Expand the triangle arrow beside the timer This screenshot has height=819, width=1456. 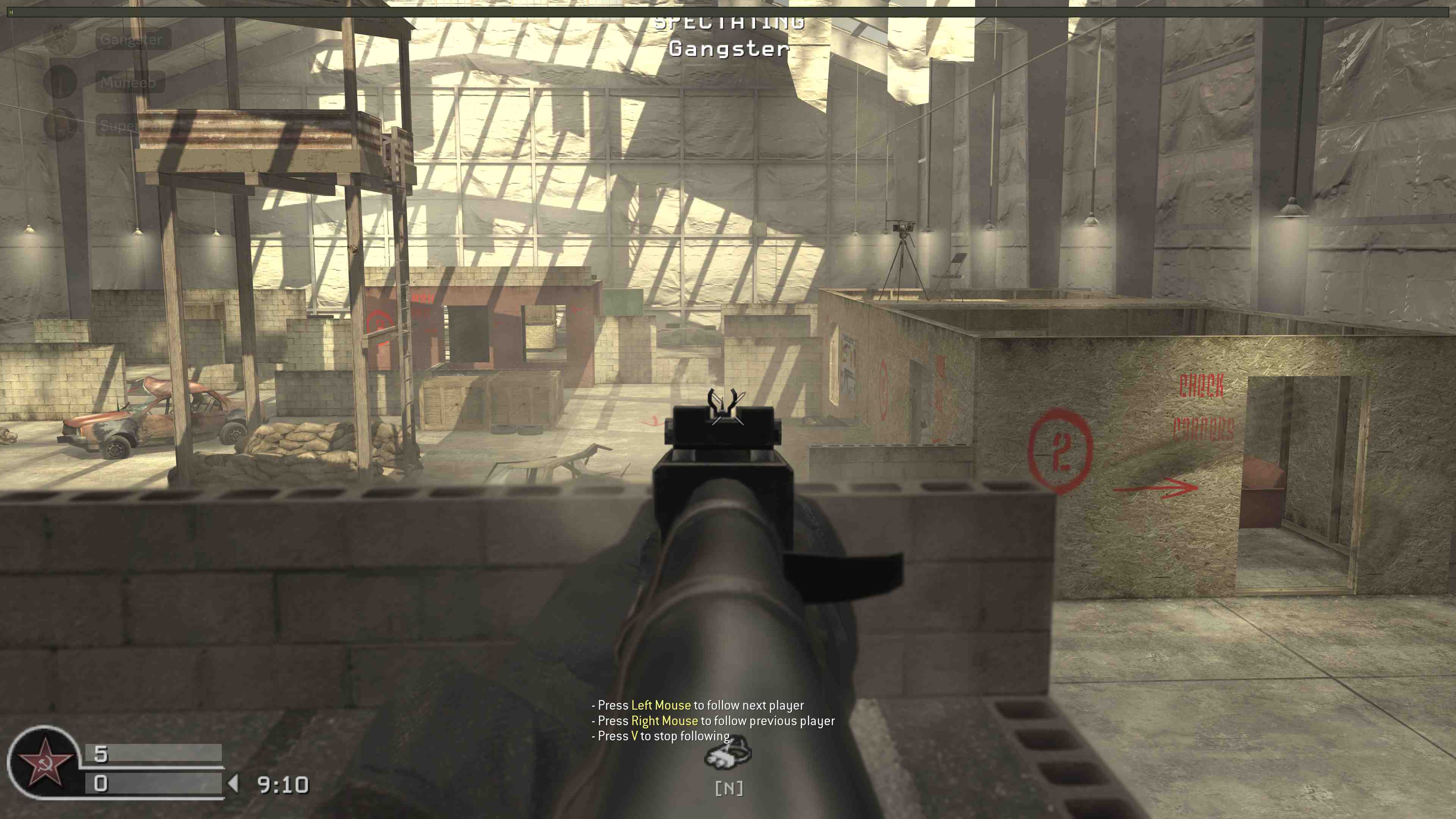coord(234,783)
